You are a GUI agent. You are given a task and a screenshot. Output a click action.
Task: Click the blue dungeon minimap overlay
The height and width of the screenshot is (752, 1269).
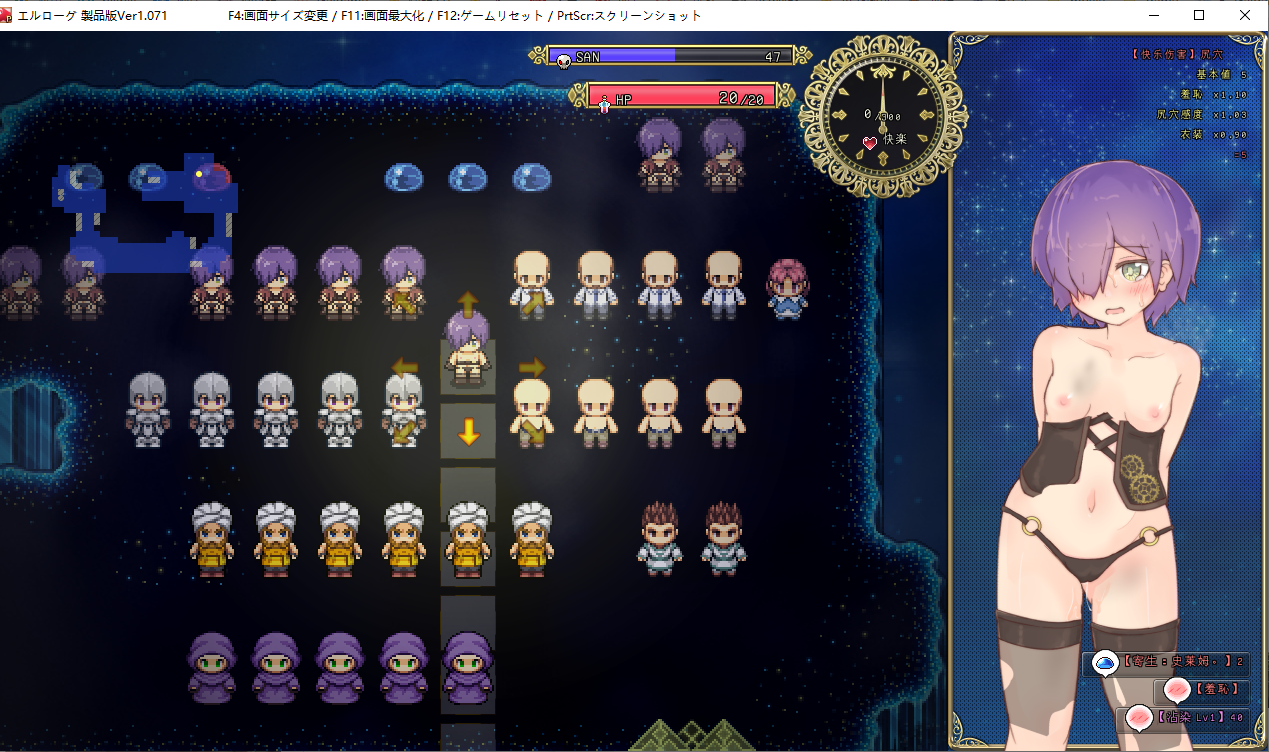pyautogui.click(x=150, y=215)
